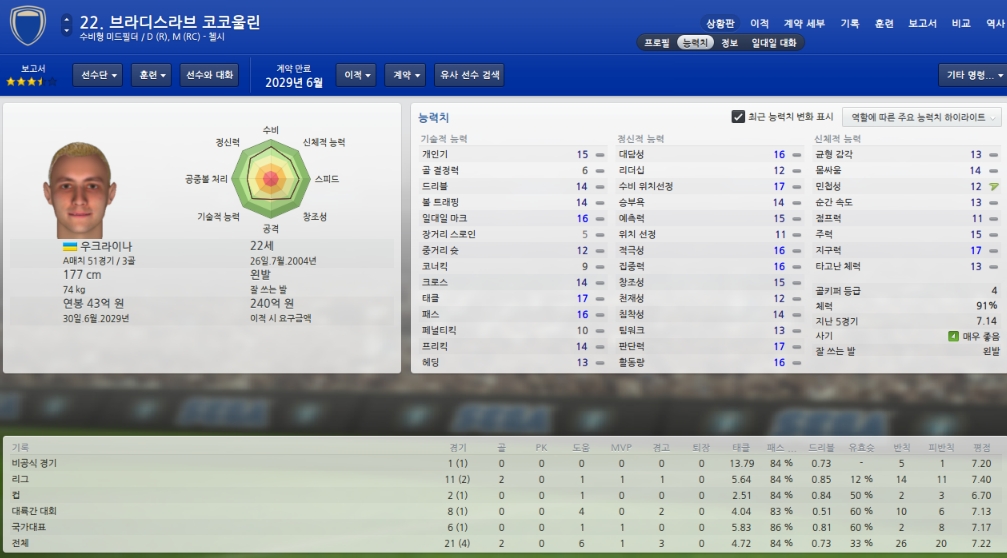Switch to the 일대일 대화 sub-tab

coord(774,43)
